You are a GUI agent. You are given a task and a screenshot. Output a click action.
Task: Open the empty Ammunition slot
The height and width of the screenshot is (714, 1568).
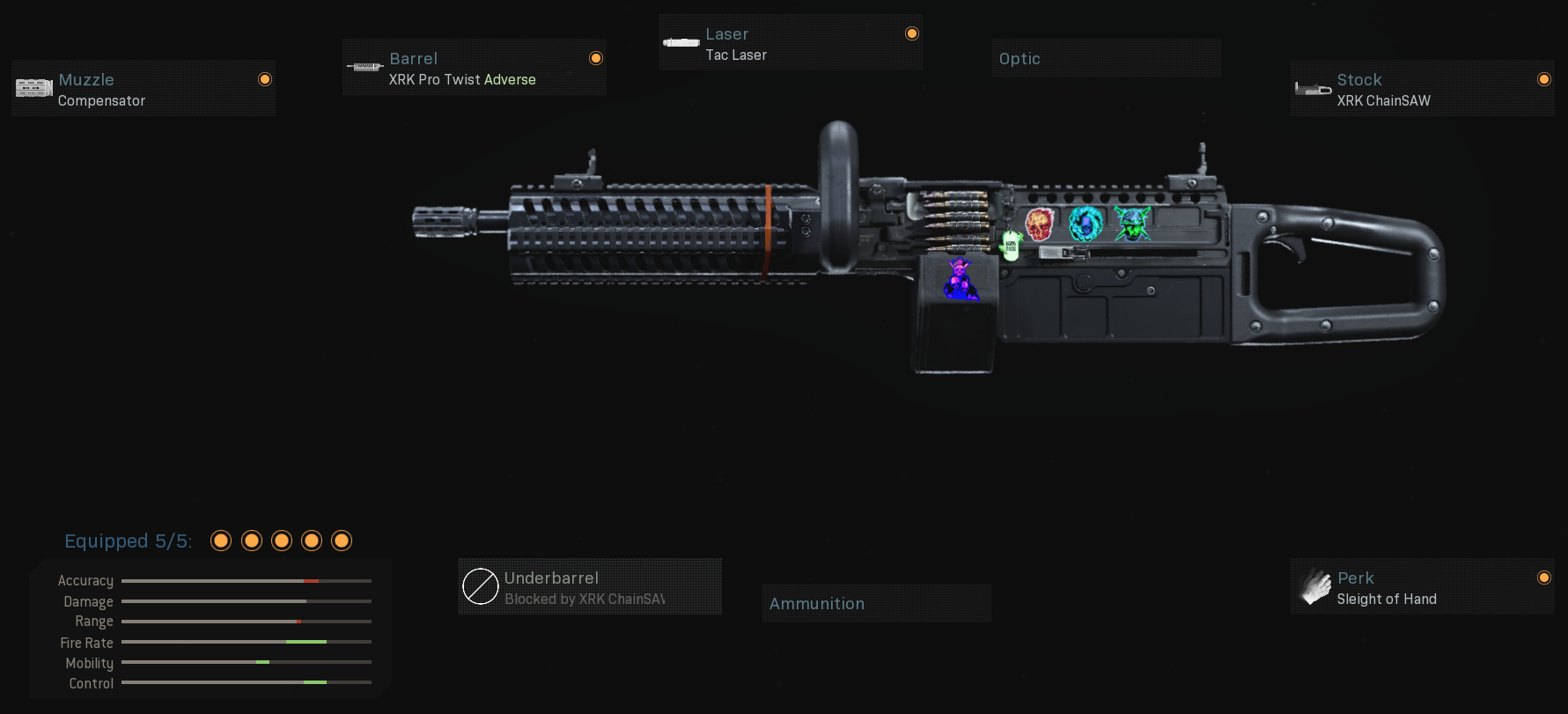click(876, 604)
